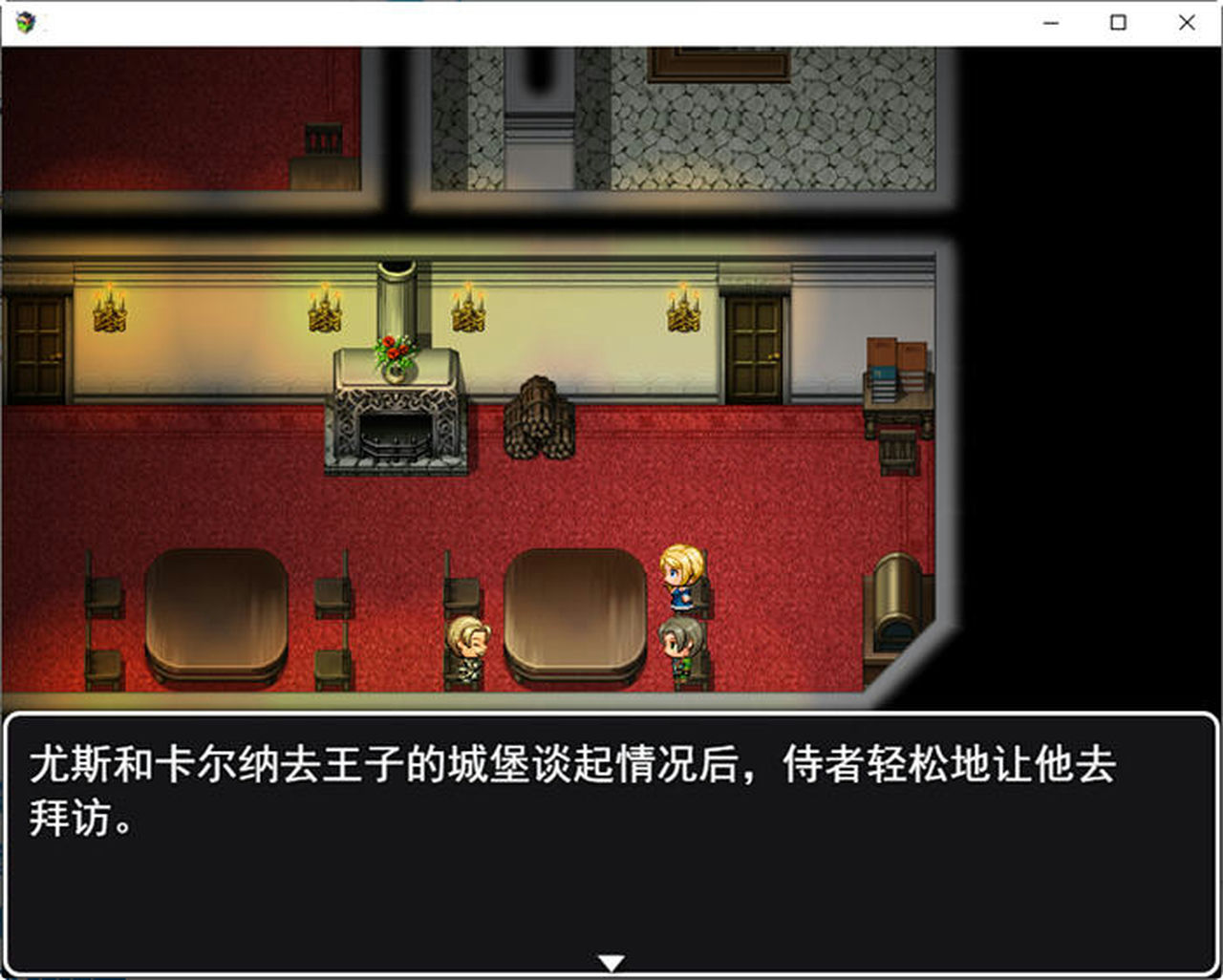Click the dialogue continue arrow
This screenshot has width=1223, height=980.
pos(611,961)
